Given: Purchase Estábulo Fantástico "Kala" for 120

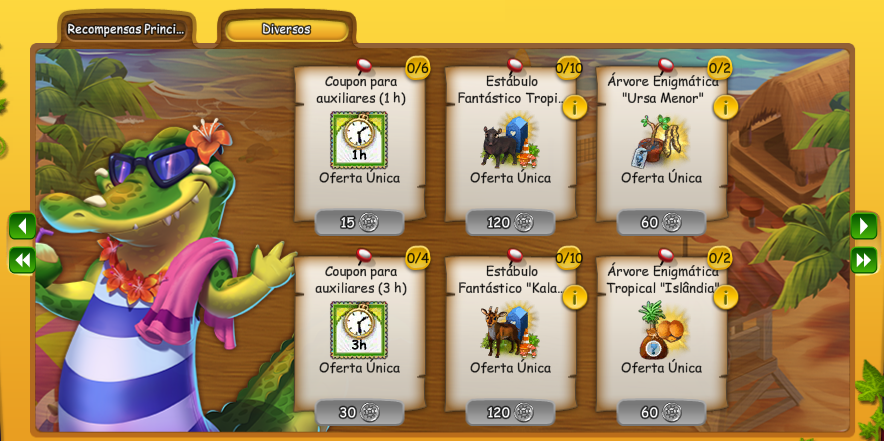Looking at the screenshot, I should [x=510, y=412].
